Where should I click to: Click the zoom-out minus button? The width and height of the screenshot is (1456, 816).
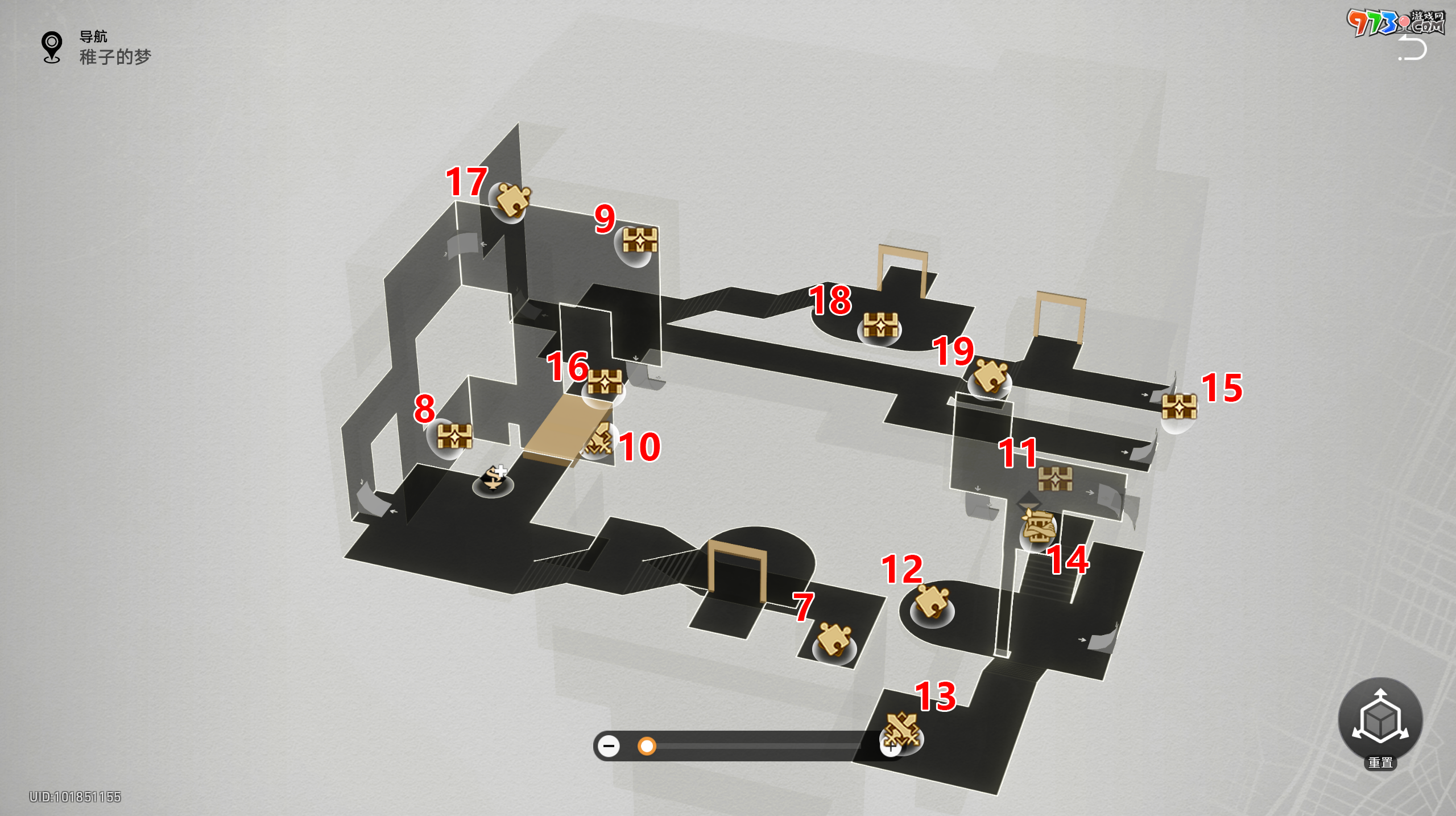609,745
